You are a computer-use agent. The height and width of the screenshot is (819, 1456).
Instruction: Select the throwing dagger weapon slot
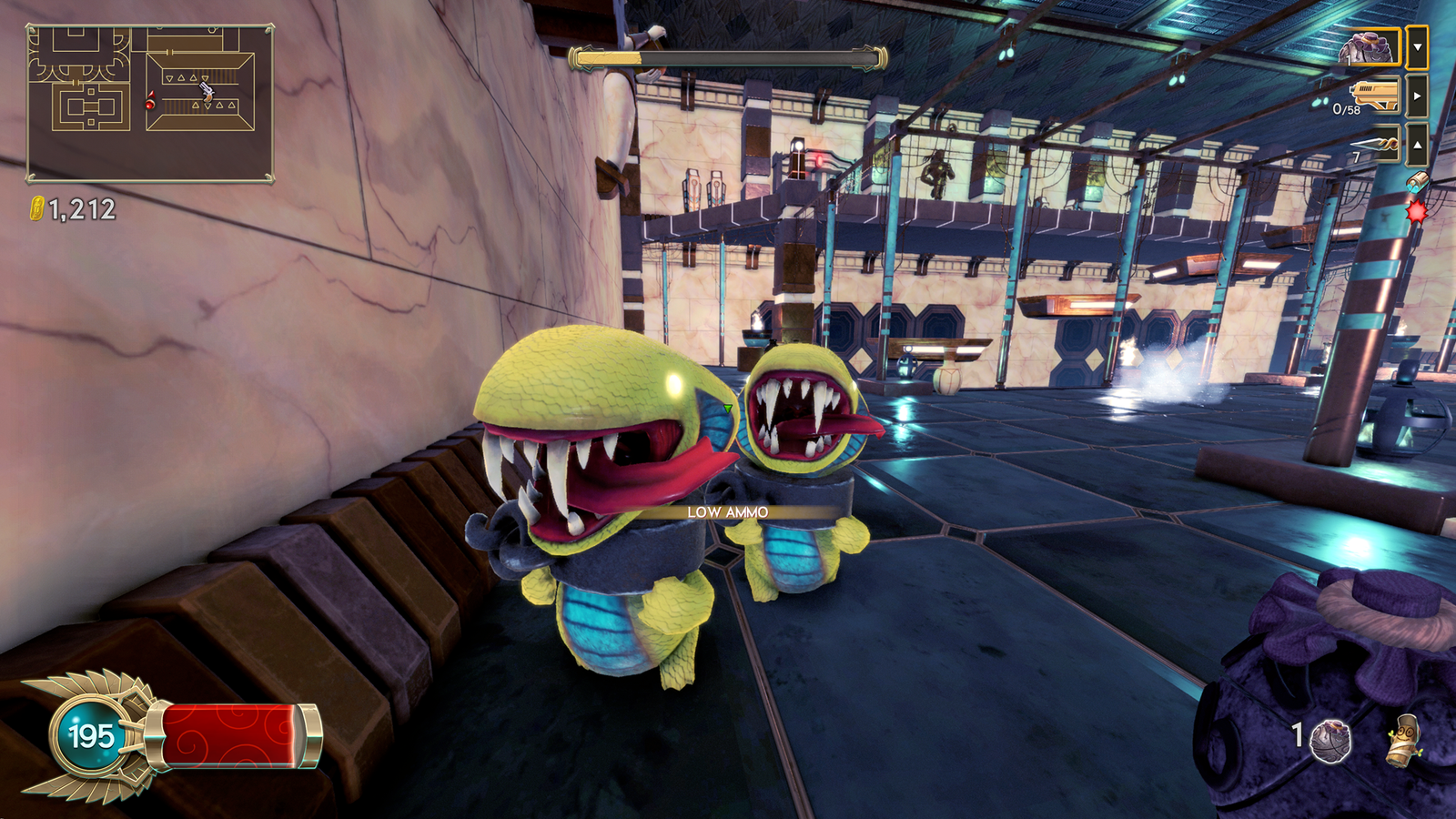pos(1376,144)
